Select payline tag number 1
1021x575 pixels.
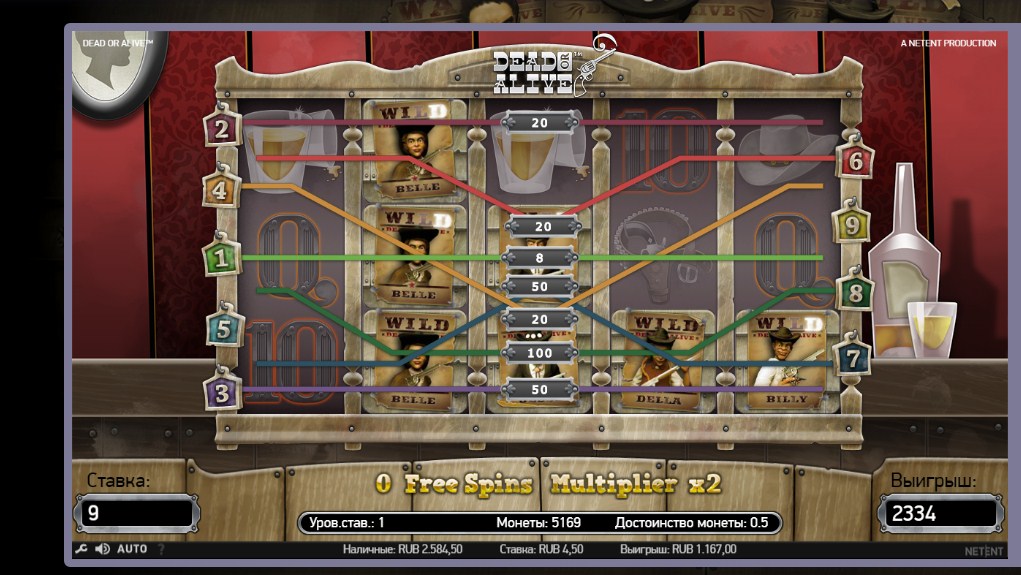tap(220, 258)
